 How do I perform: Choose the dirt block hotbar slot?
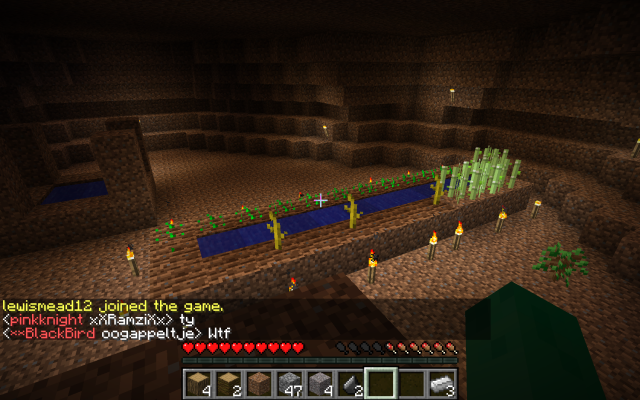(260, 383)
